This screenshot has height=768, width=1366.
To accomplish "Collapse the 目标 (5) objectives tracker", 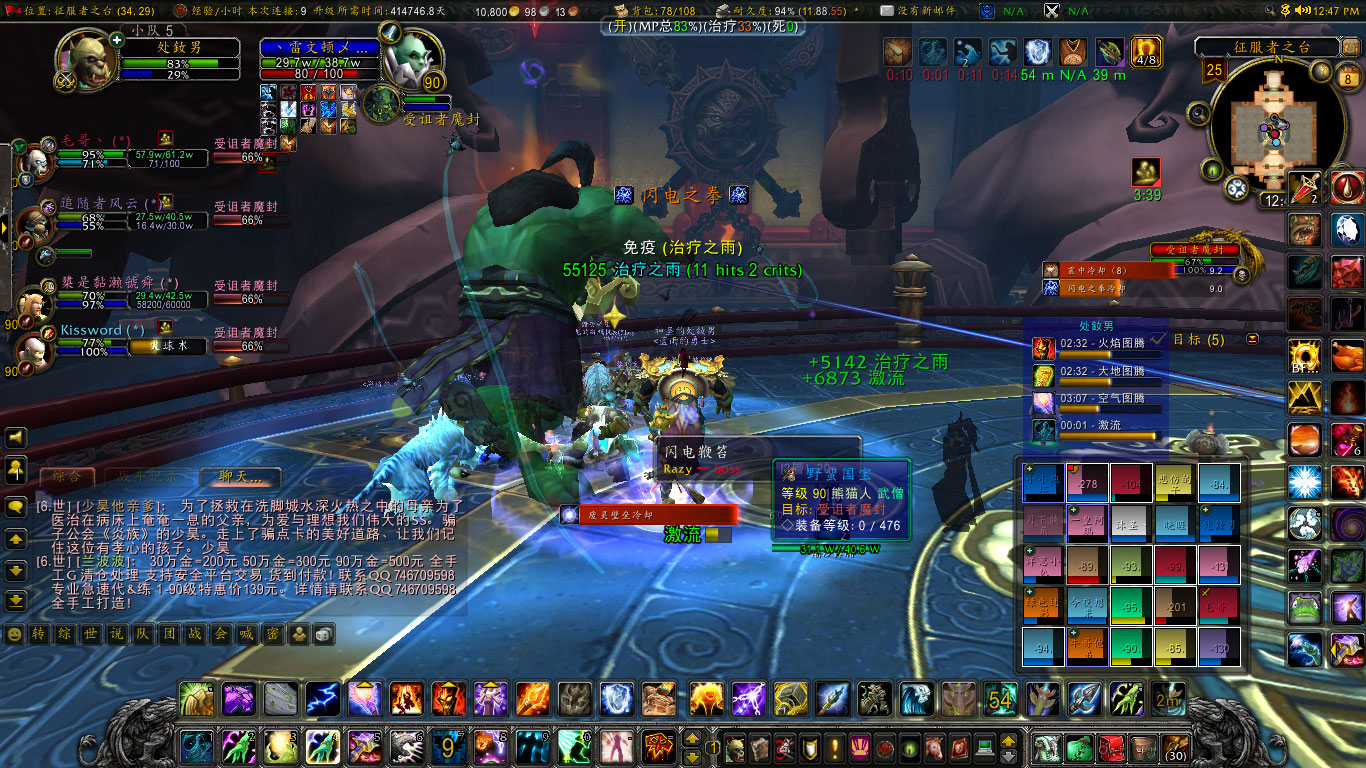I will [1252, 340].
